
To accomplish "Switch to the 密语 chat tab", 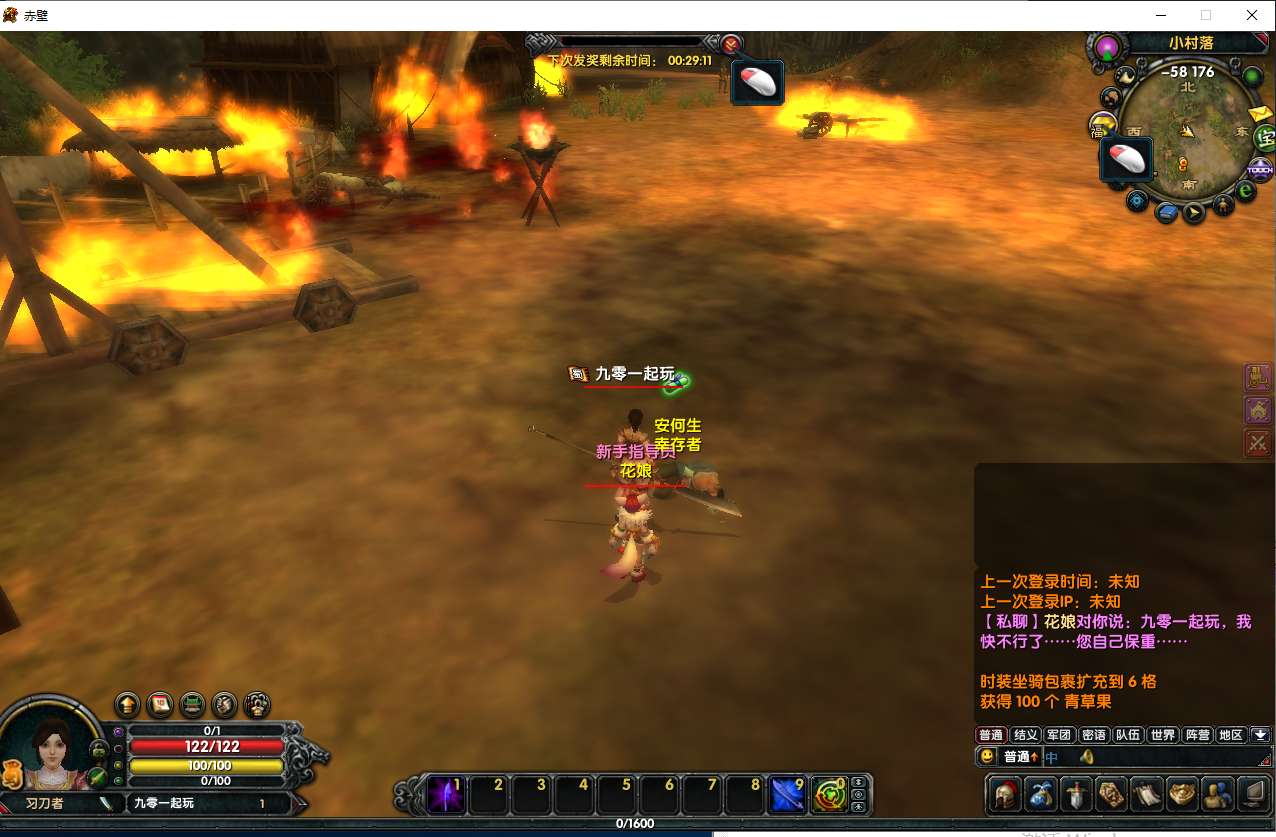I will click(1094, 735).
